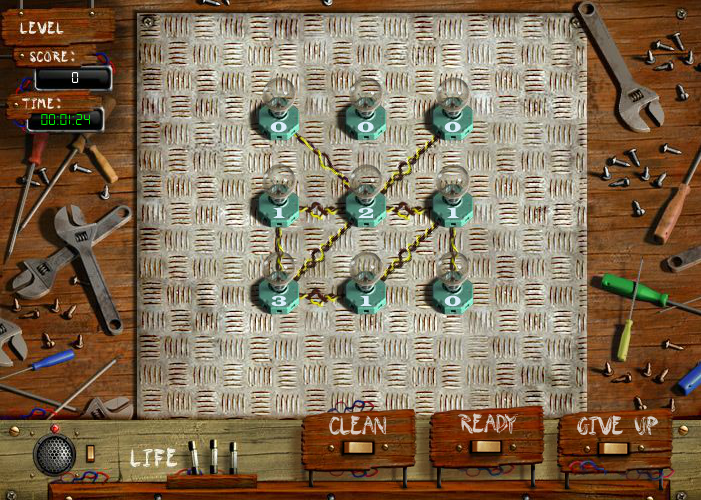Hit the READY button

[486, 435]
